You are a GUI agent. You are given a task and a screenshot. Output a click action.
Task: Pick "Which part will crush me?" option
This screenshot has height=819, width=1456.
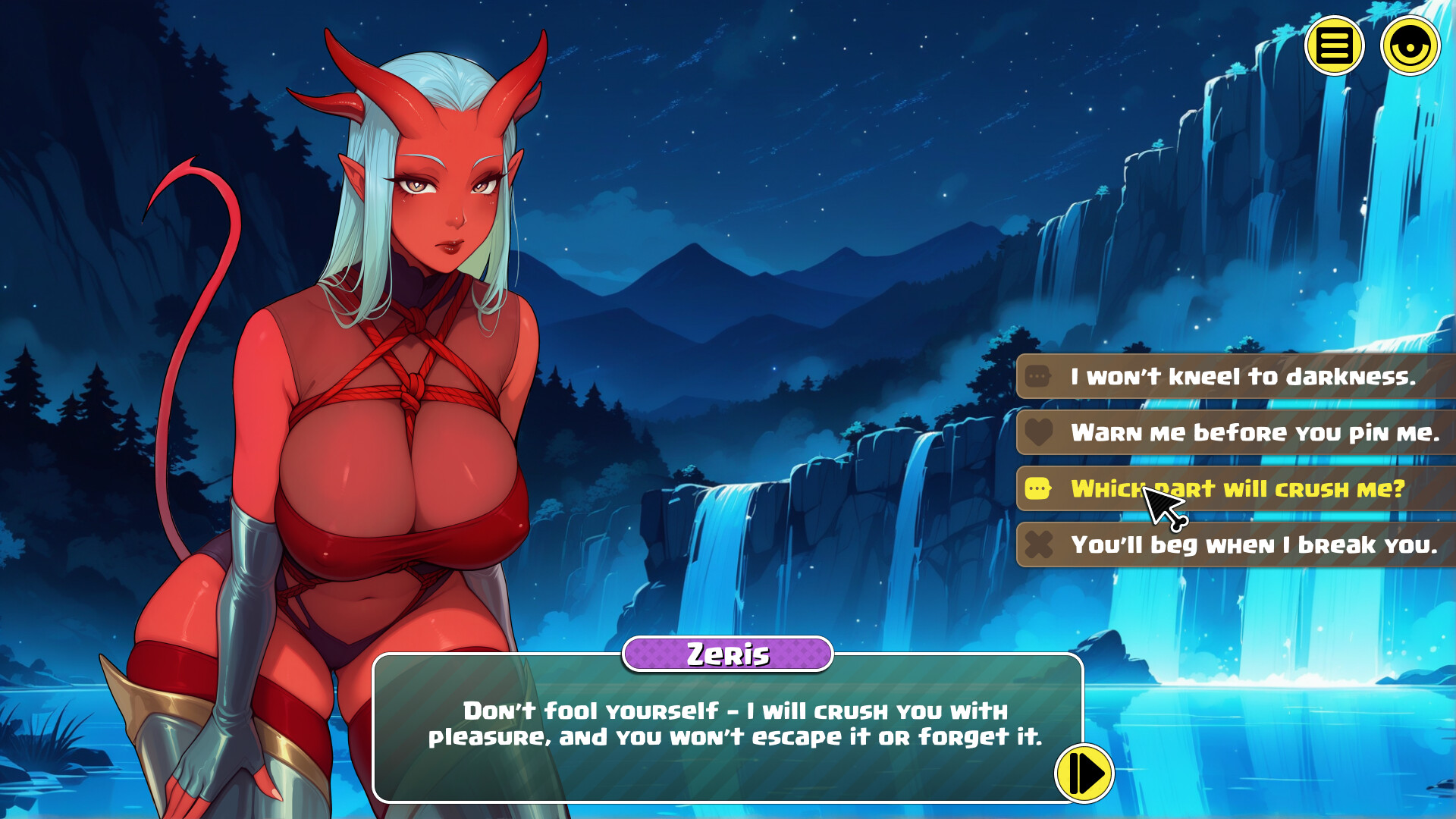click(1238, 488)
